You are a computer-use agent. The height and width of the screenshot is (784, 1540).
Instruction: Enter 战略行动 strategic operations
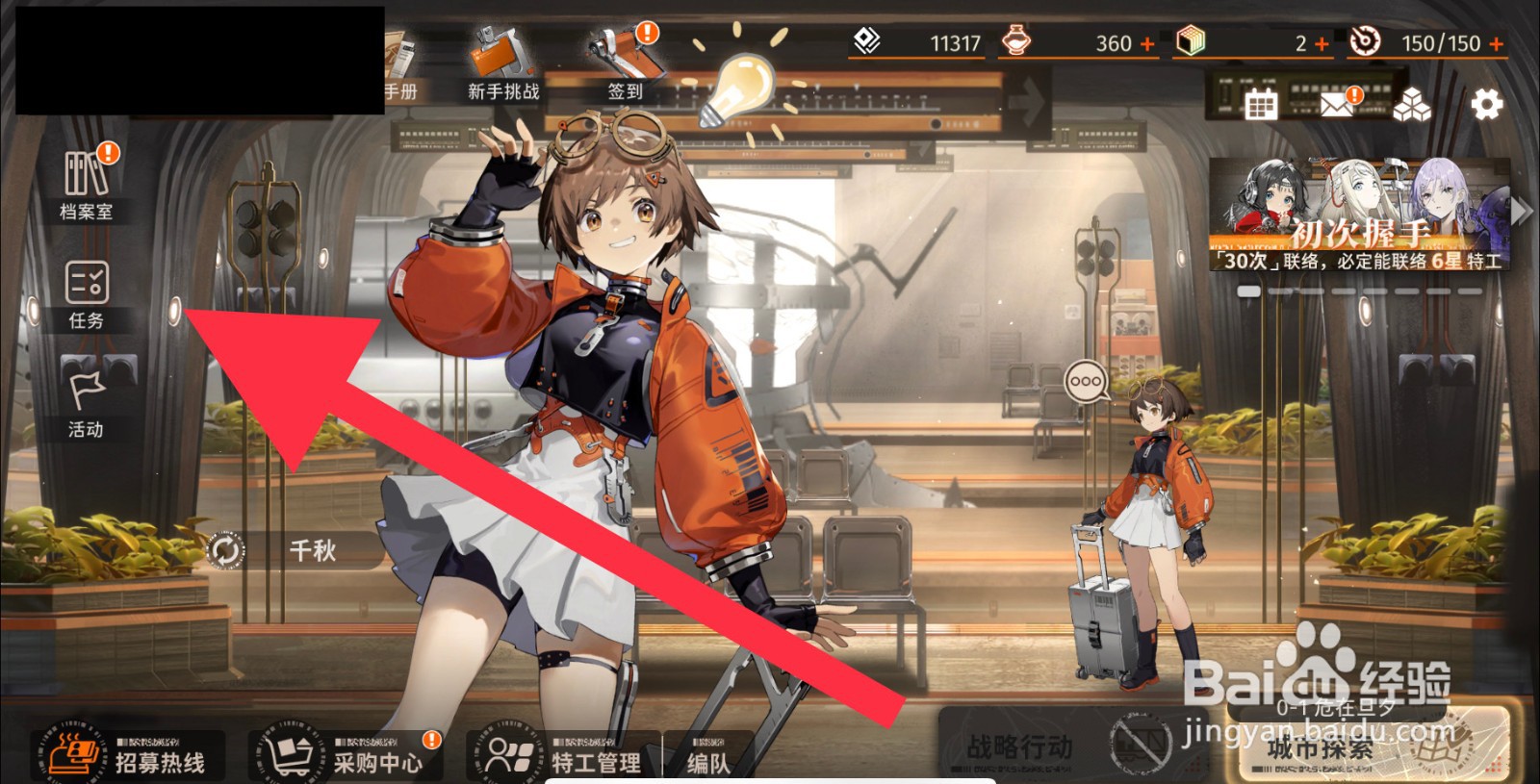(1020, 746)
